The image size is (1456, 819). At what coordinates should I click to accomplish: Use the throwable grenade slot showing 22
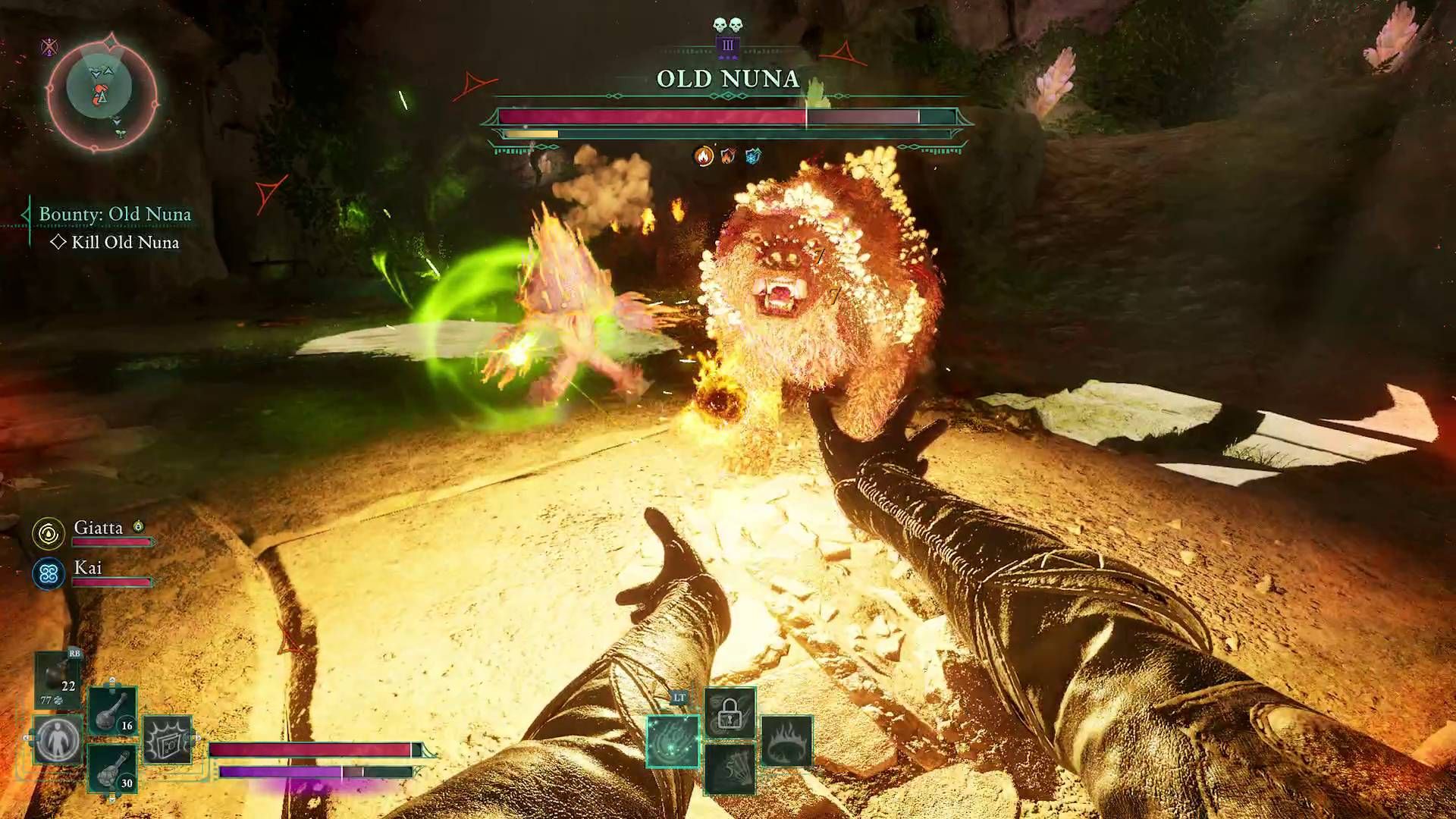59,677
